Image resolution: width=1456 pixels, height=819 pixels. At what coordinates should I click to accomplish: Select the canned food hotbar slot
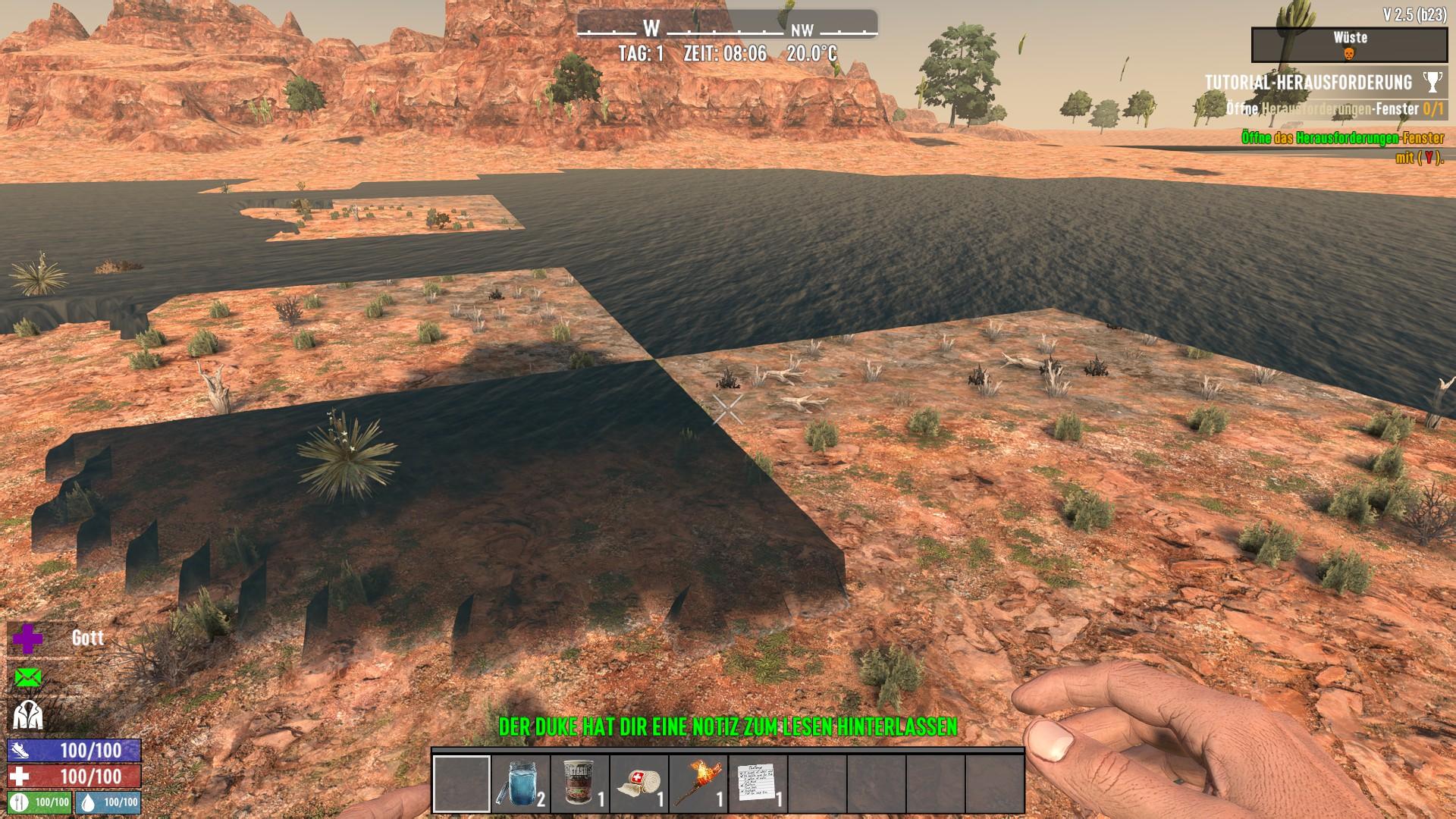click(x=580, y=783)
